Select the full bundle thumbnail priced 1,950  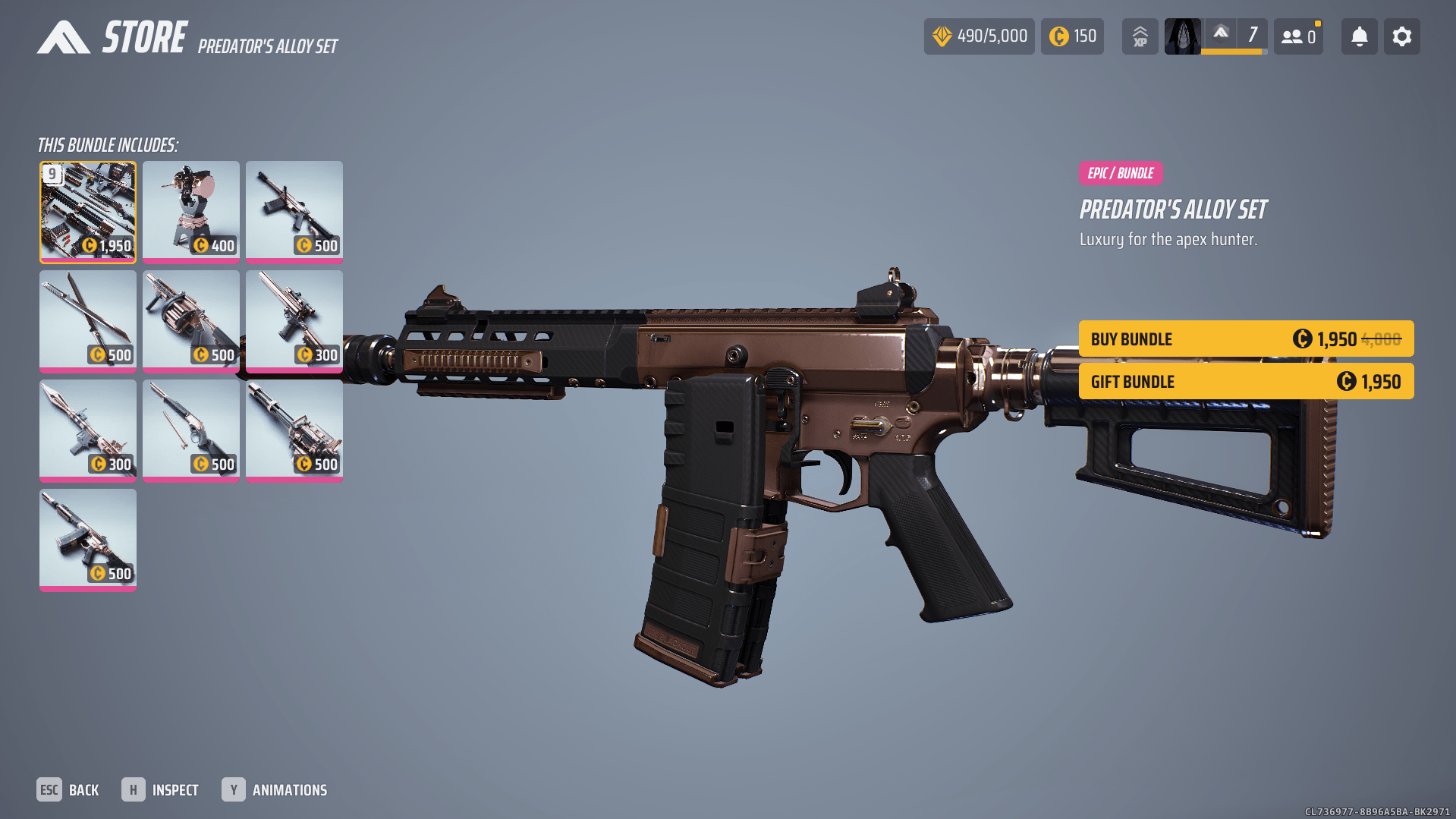(x=88, y=212)
